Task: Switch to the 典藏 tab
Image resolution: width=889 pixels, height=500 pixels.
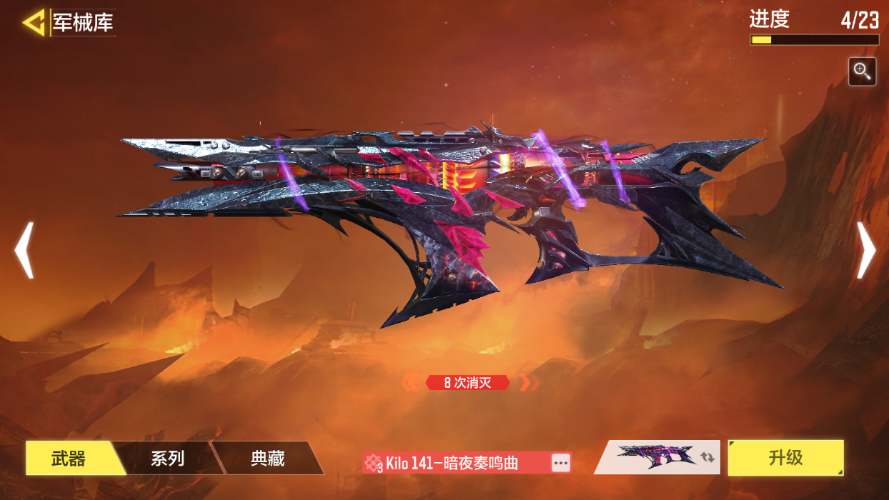Action: coord(267,459)
